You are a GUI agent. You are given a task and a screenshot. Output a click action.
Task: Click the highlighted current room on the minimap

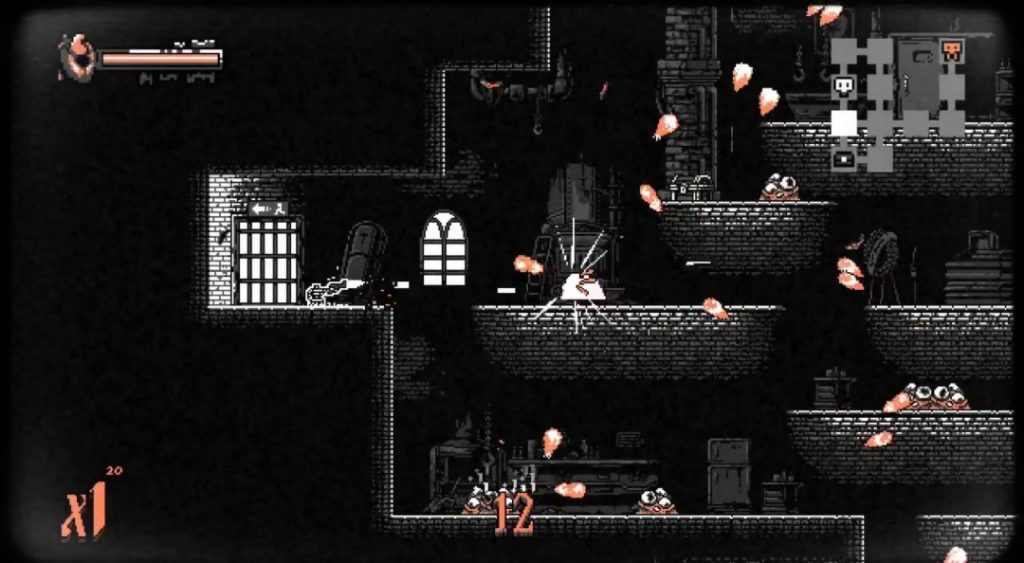click(x=844, y=123)
